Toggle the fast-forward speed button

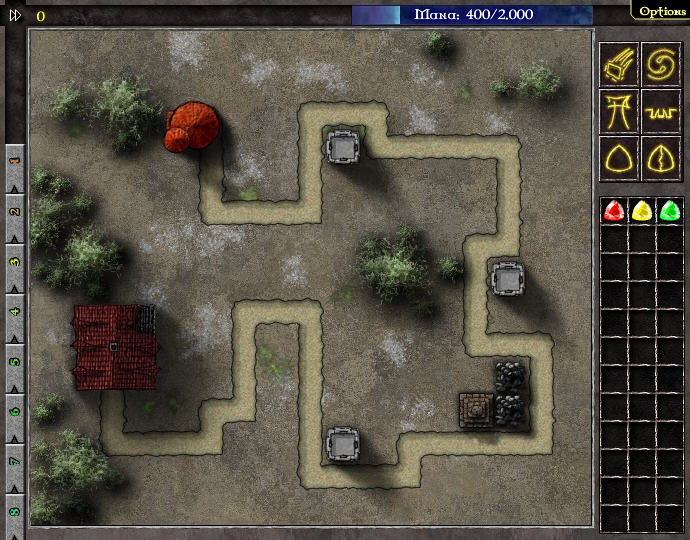pos(15,15)
